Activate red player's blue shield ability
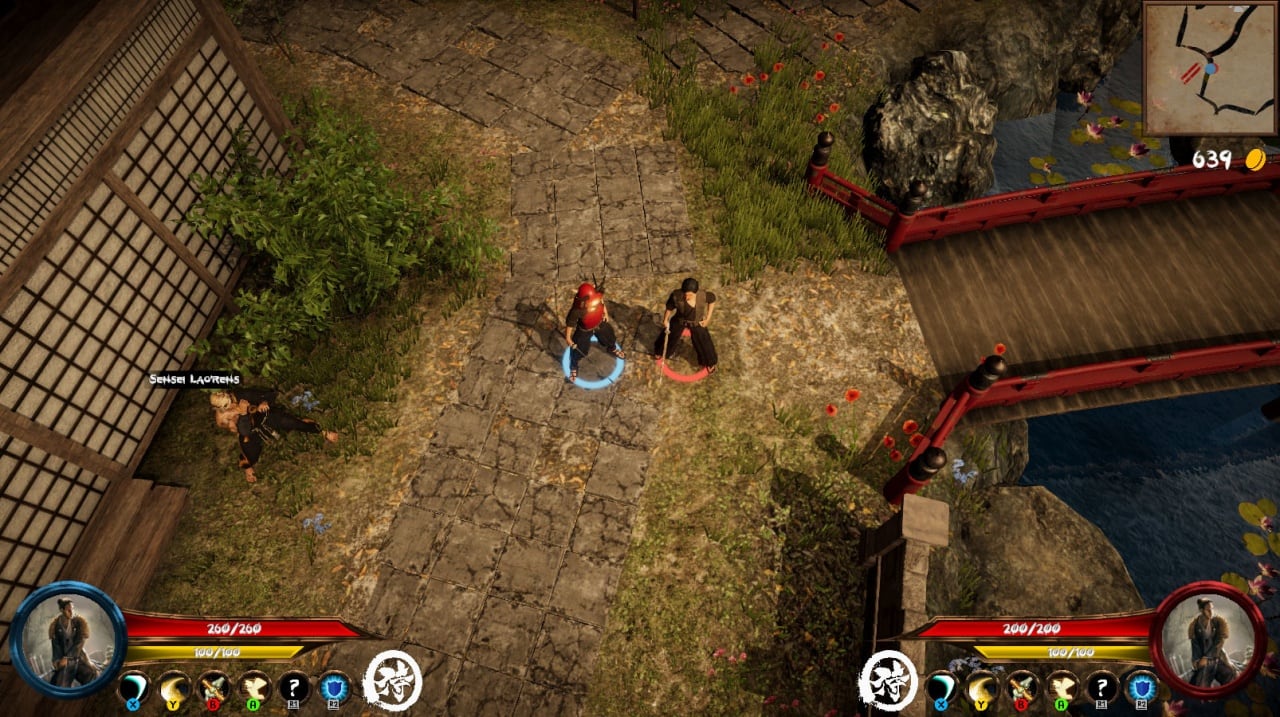The width and height of the screenshot is (1280, 717). click(x=1142, y=688)
